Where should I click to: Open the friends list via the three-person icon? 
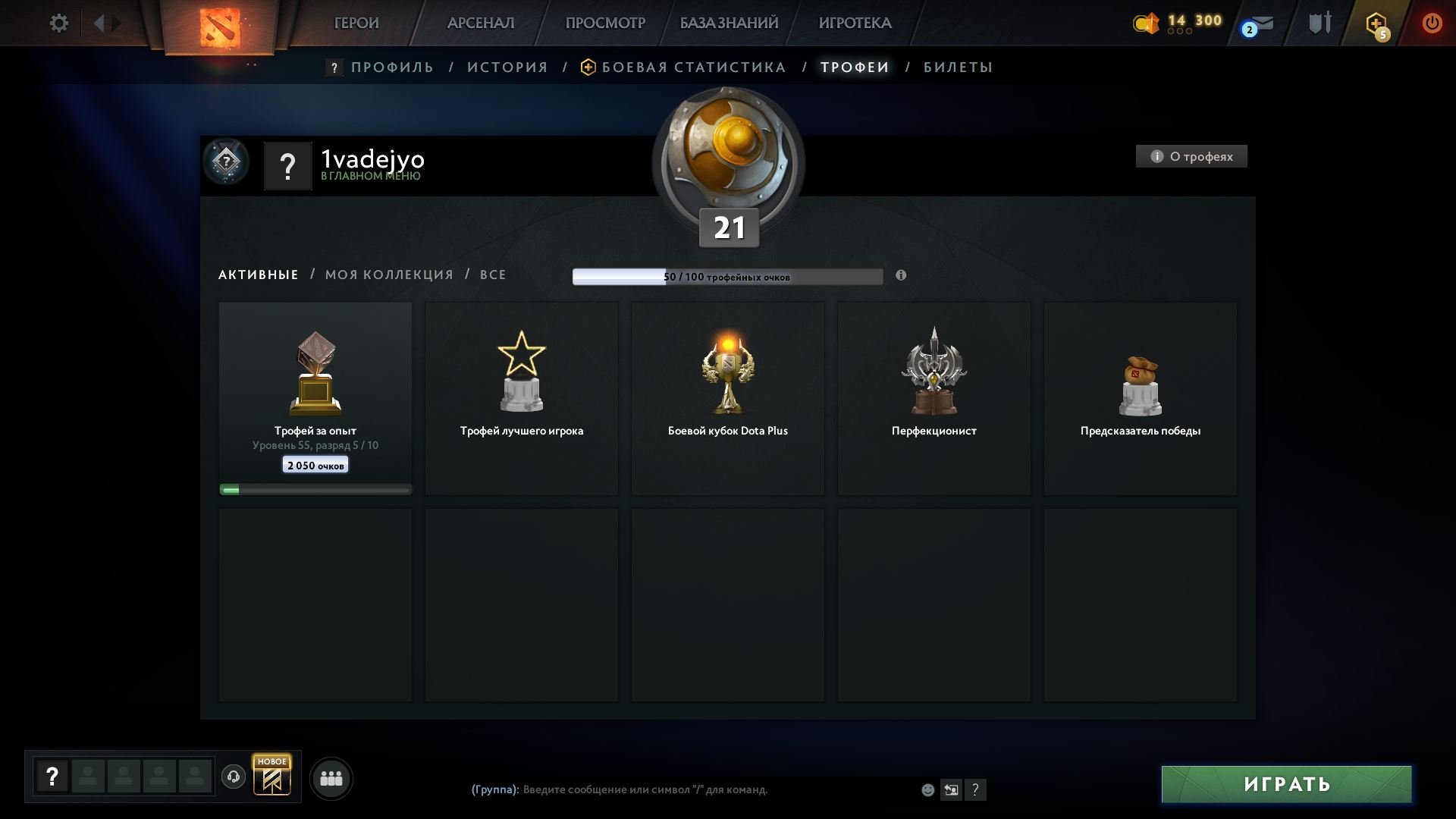coord(331,778)
